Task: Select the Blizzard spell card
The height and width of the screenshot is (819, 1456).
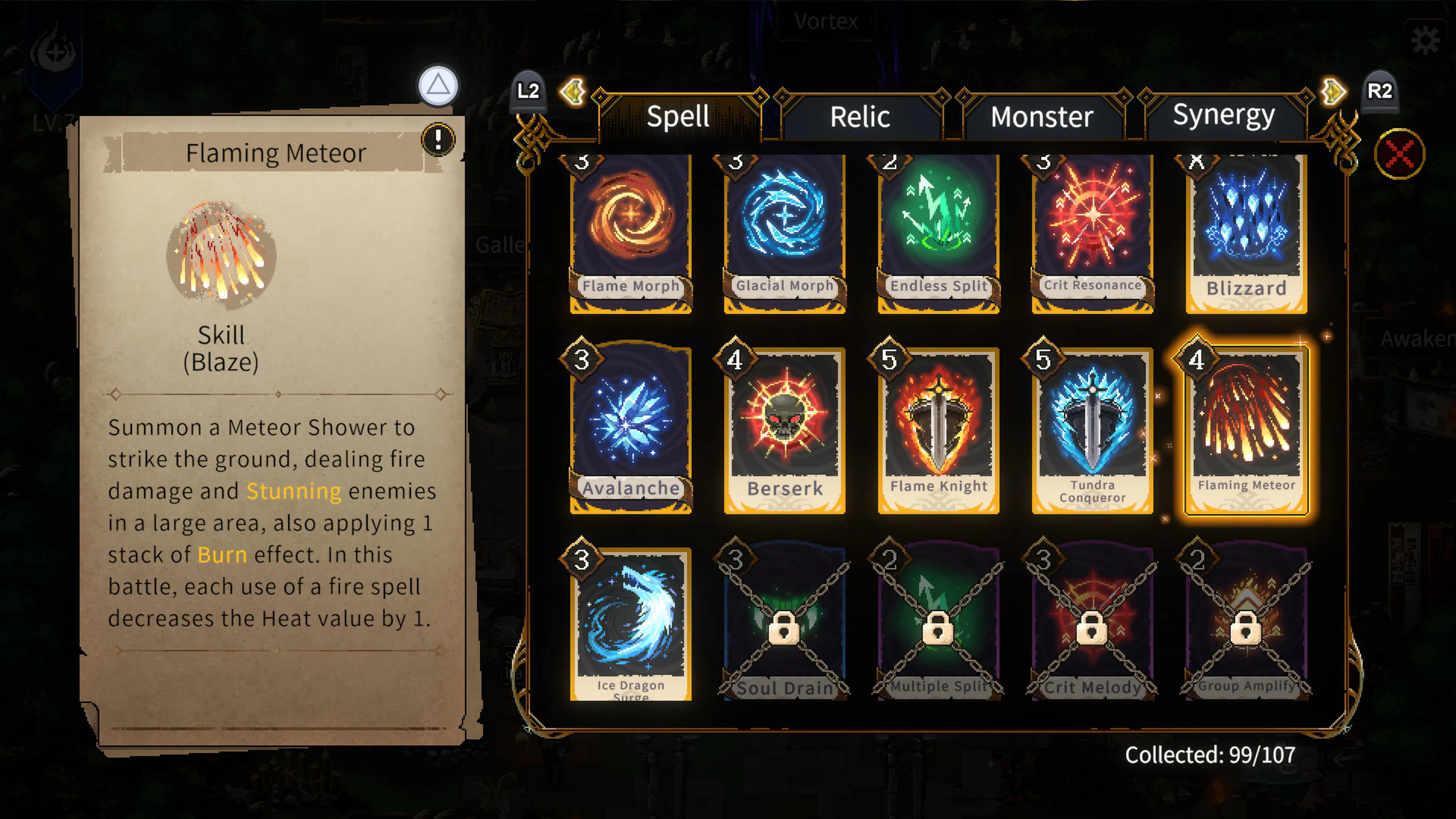Action: (1246, 232)
